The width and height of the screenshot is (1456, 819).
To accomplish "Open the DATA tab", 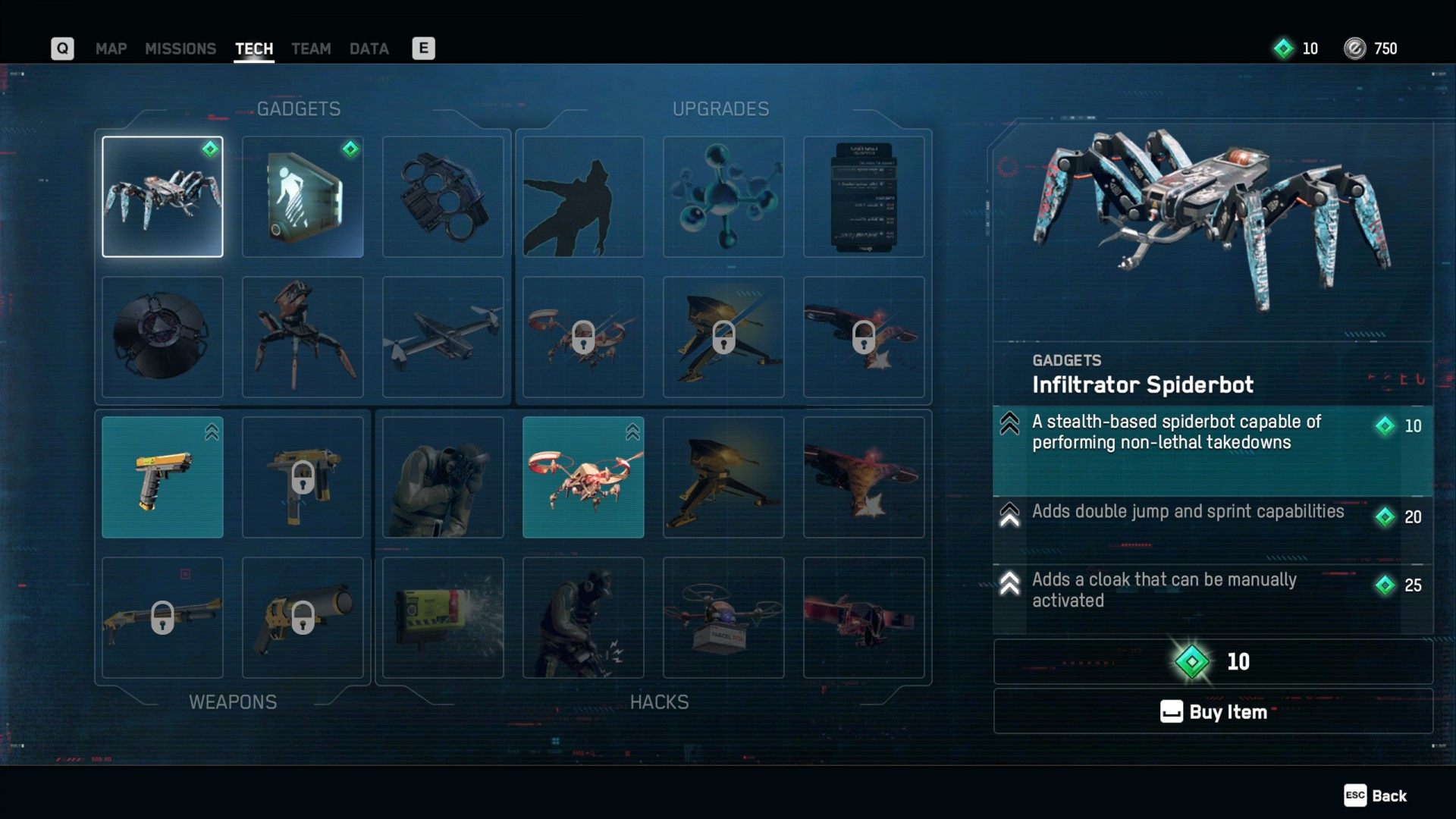I will [369, 49].
